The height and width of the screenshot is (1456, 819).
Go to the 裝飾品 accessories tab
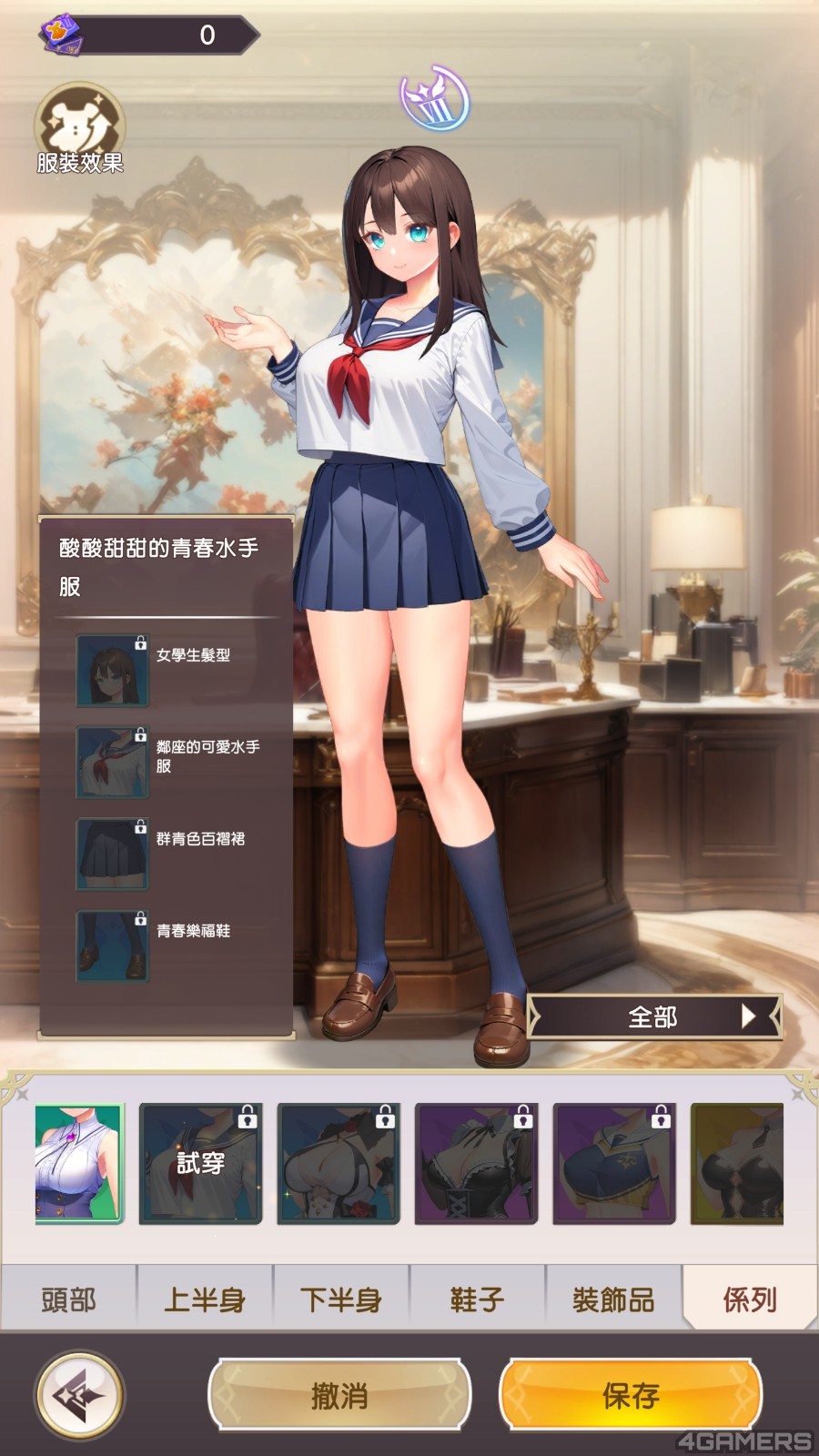tap(613, 1299)
